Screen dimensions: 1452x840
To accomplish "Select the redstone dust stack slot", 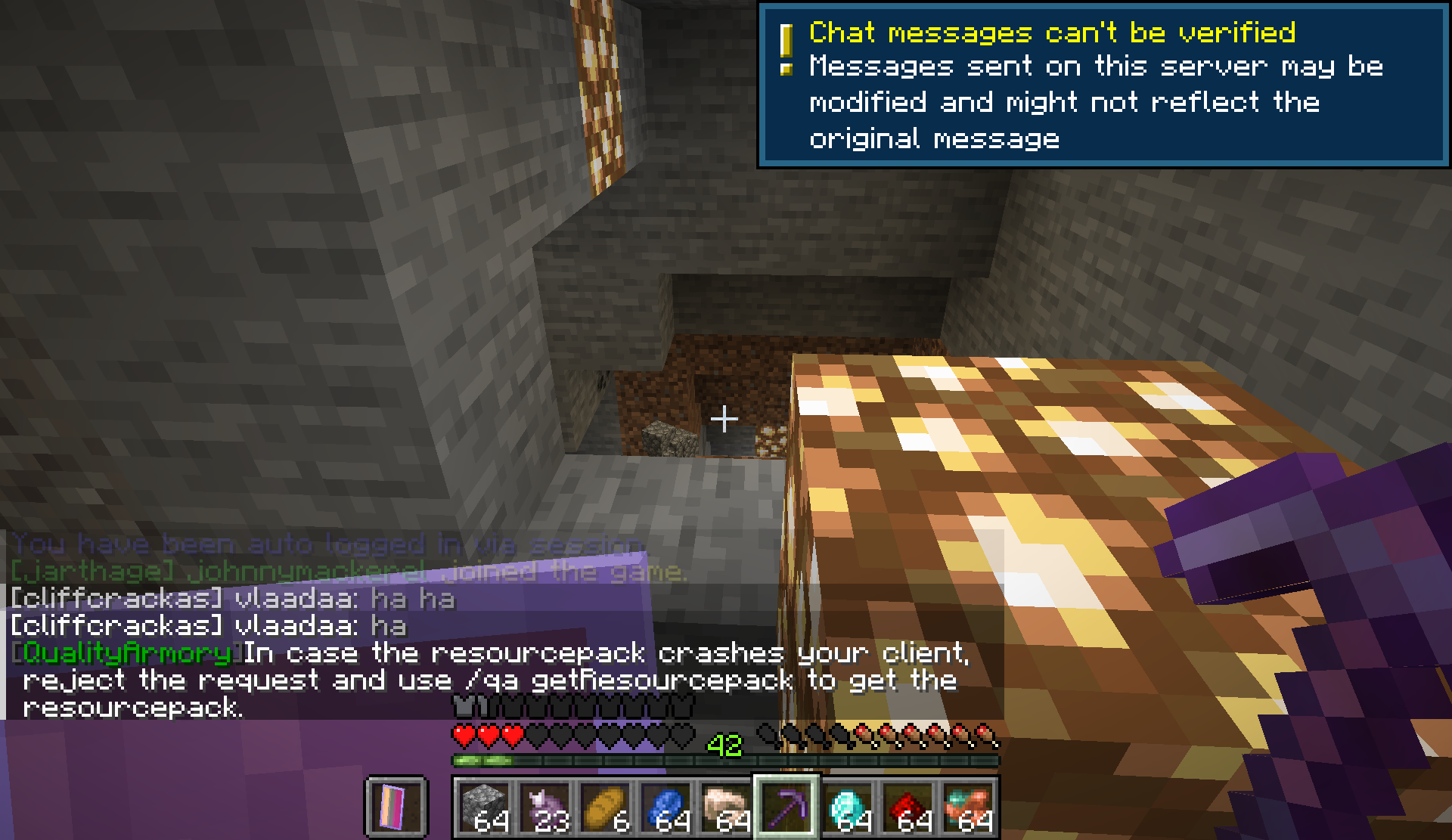I will 907,807.
